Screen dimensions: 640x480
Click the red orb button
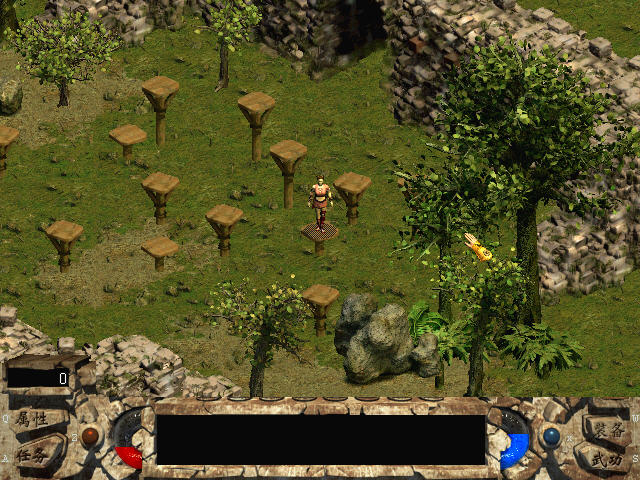coord(91,436)
